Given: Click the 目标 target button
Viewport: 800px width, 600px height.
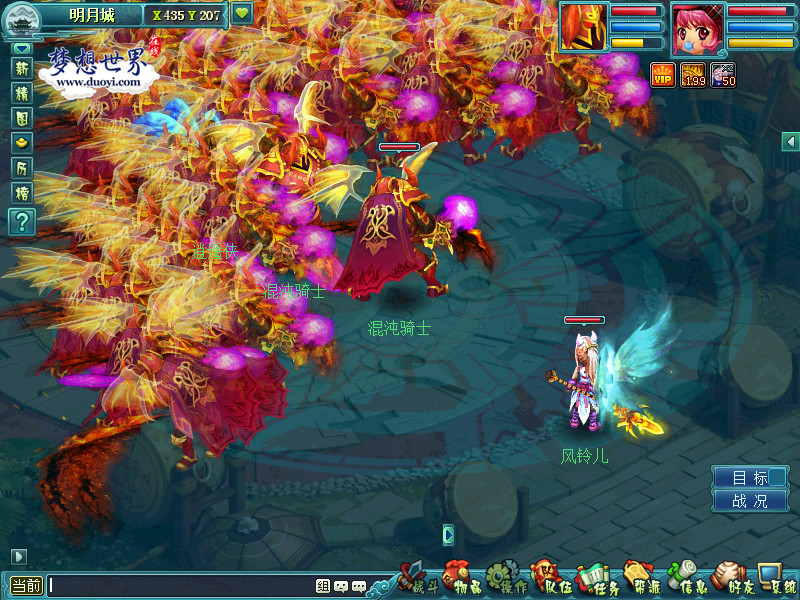Looking at the screenshot, I should (x=750, y=478).
